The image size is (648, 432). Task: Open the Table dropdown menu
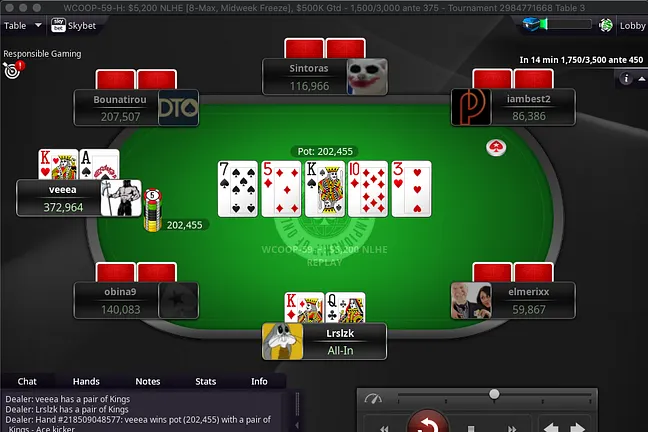pos(23,25)
